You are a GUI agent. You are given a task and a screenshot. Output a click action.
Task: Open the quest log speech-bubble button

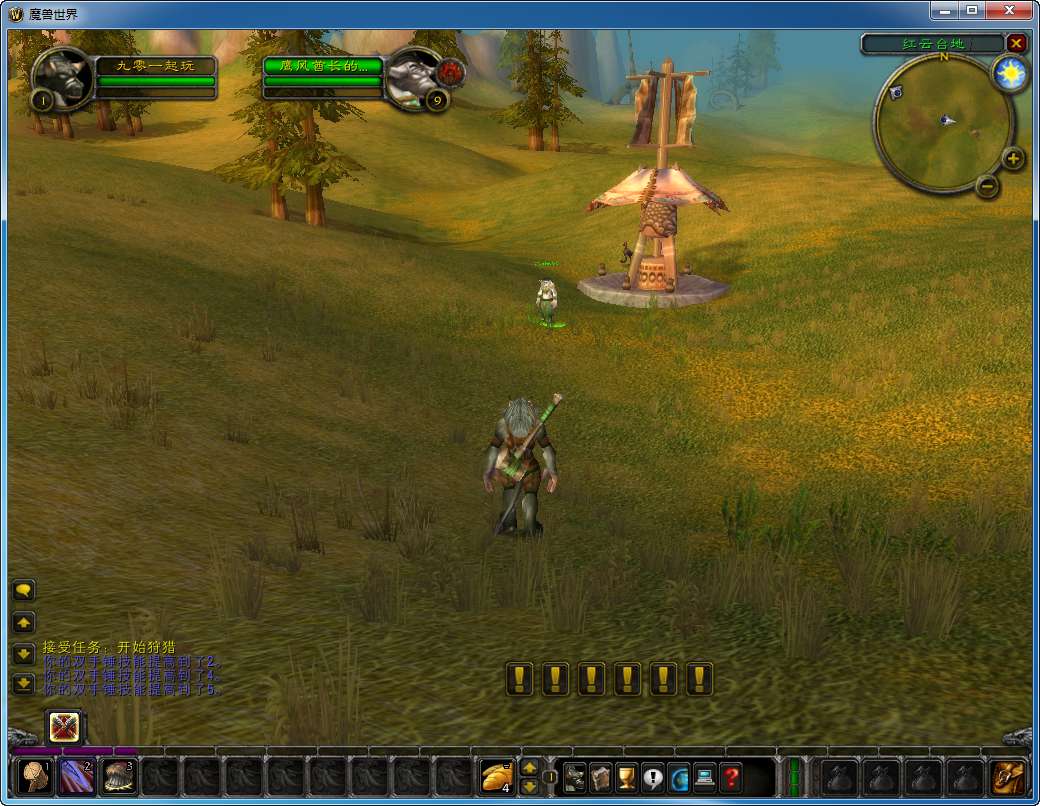click(653, 777)
